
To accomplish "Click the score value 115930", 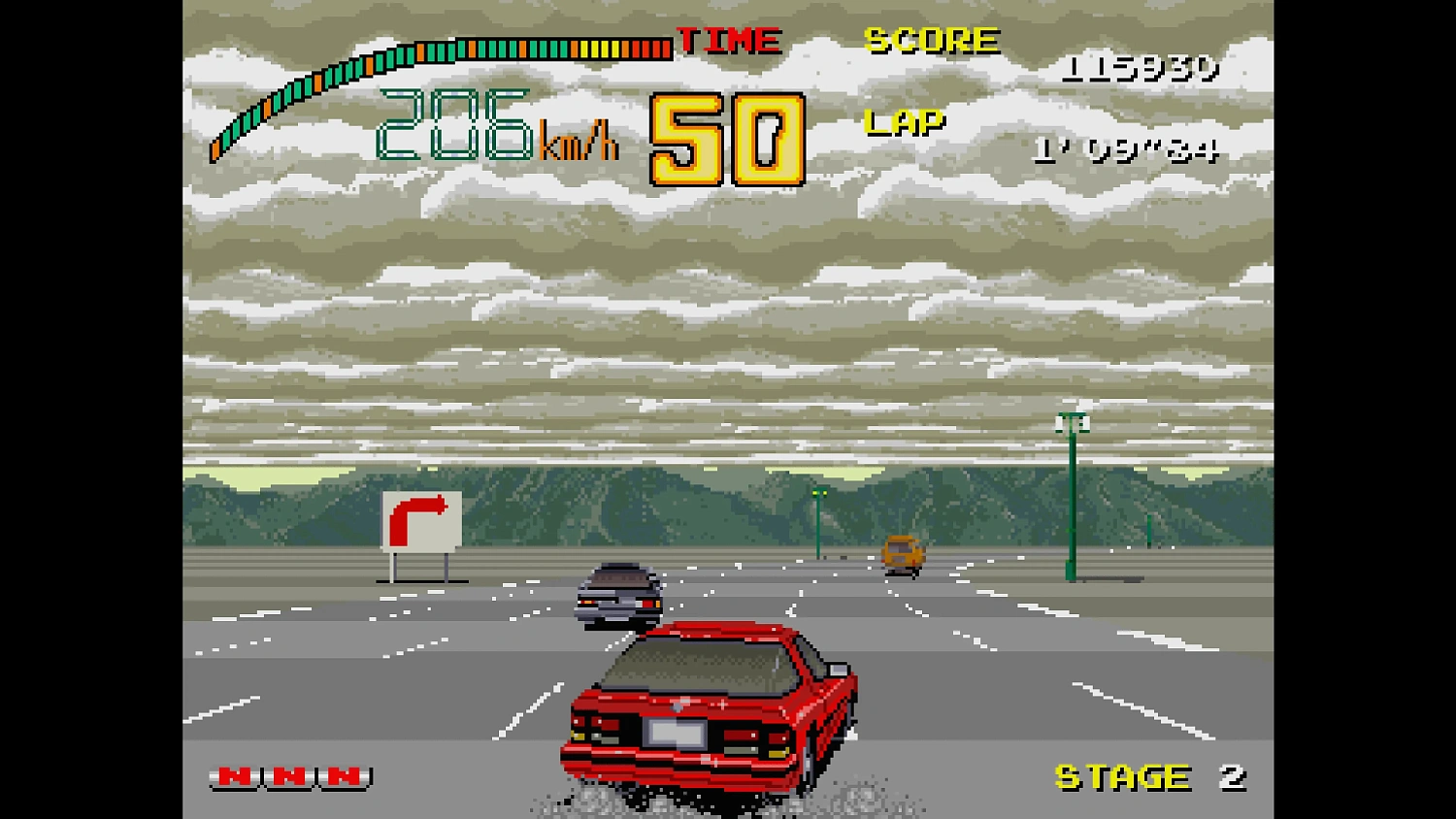I will [1142, 68].
